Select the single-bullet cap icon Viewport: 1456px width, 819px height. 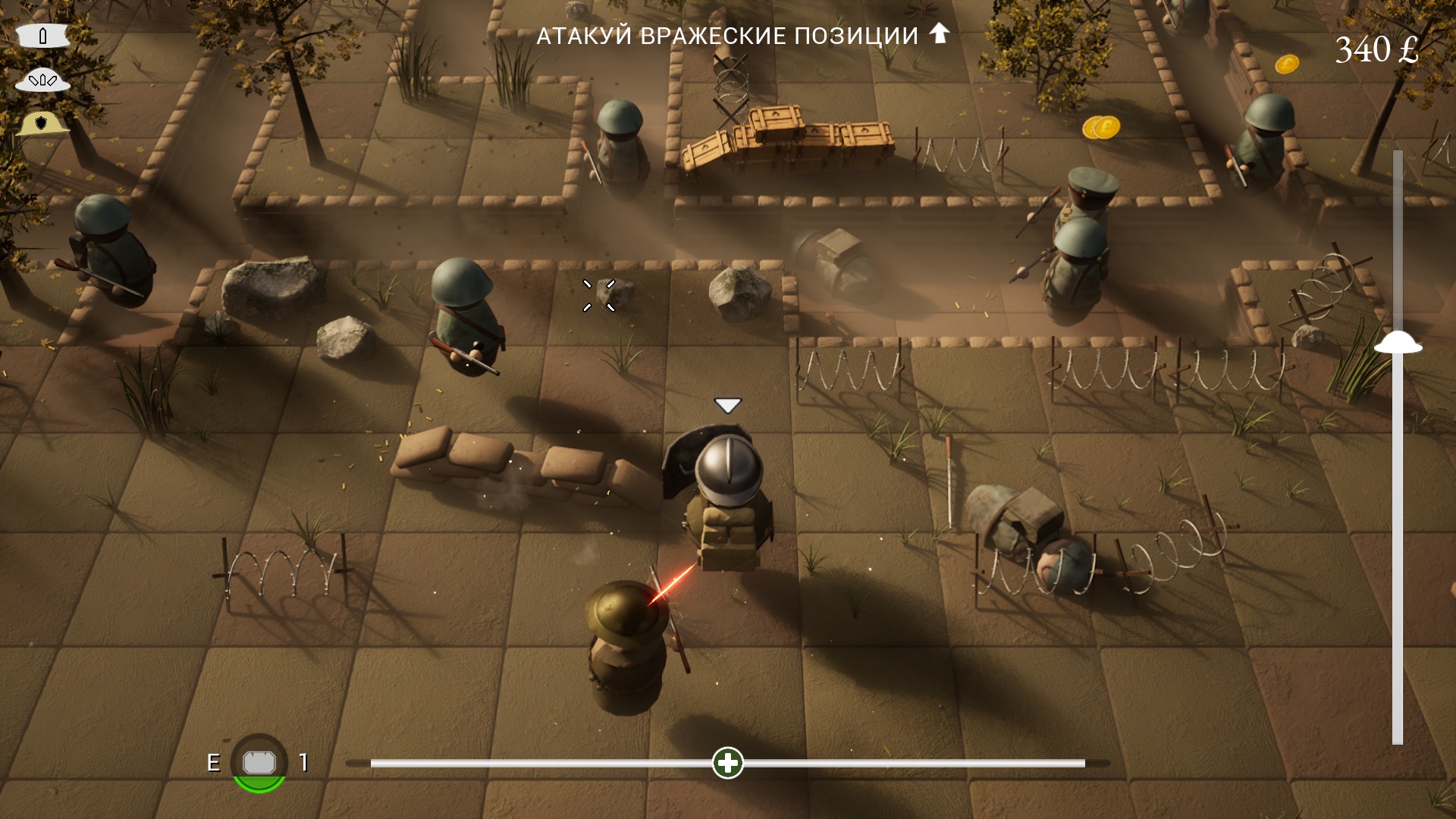click(x=43, y=36)
